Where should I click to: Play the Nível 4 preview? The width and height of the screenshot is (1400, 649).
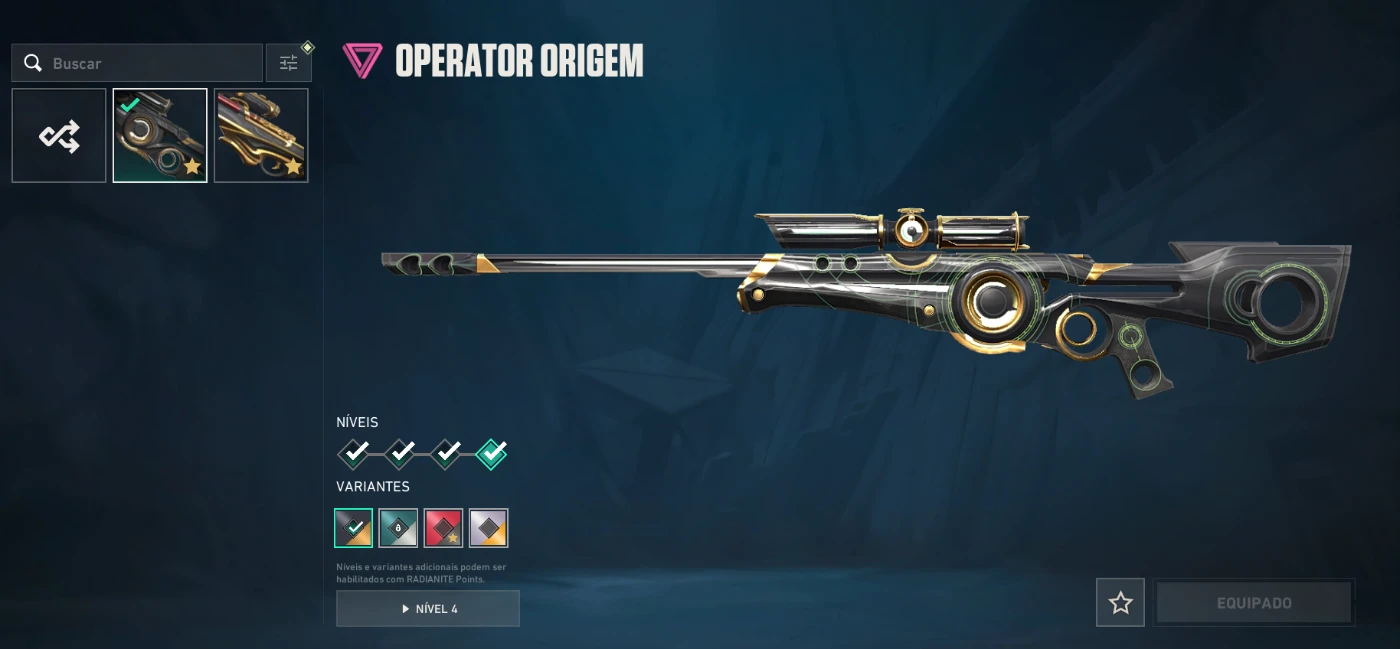pyautogui.click(x=428, y=608)
